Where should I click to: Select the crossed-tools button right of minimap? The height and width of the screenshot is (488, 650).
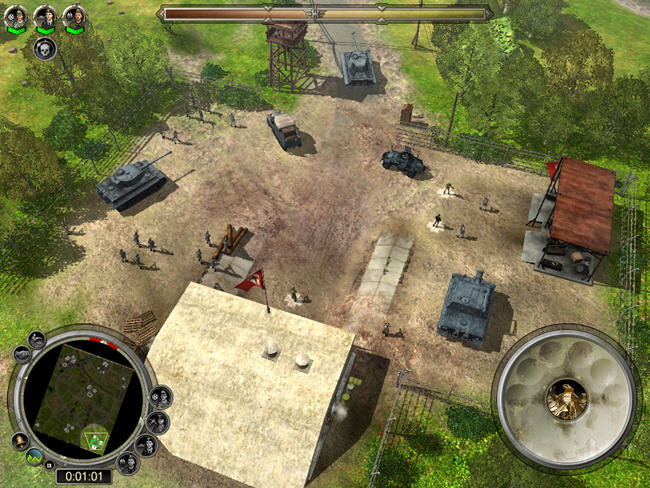click(157, 421)
